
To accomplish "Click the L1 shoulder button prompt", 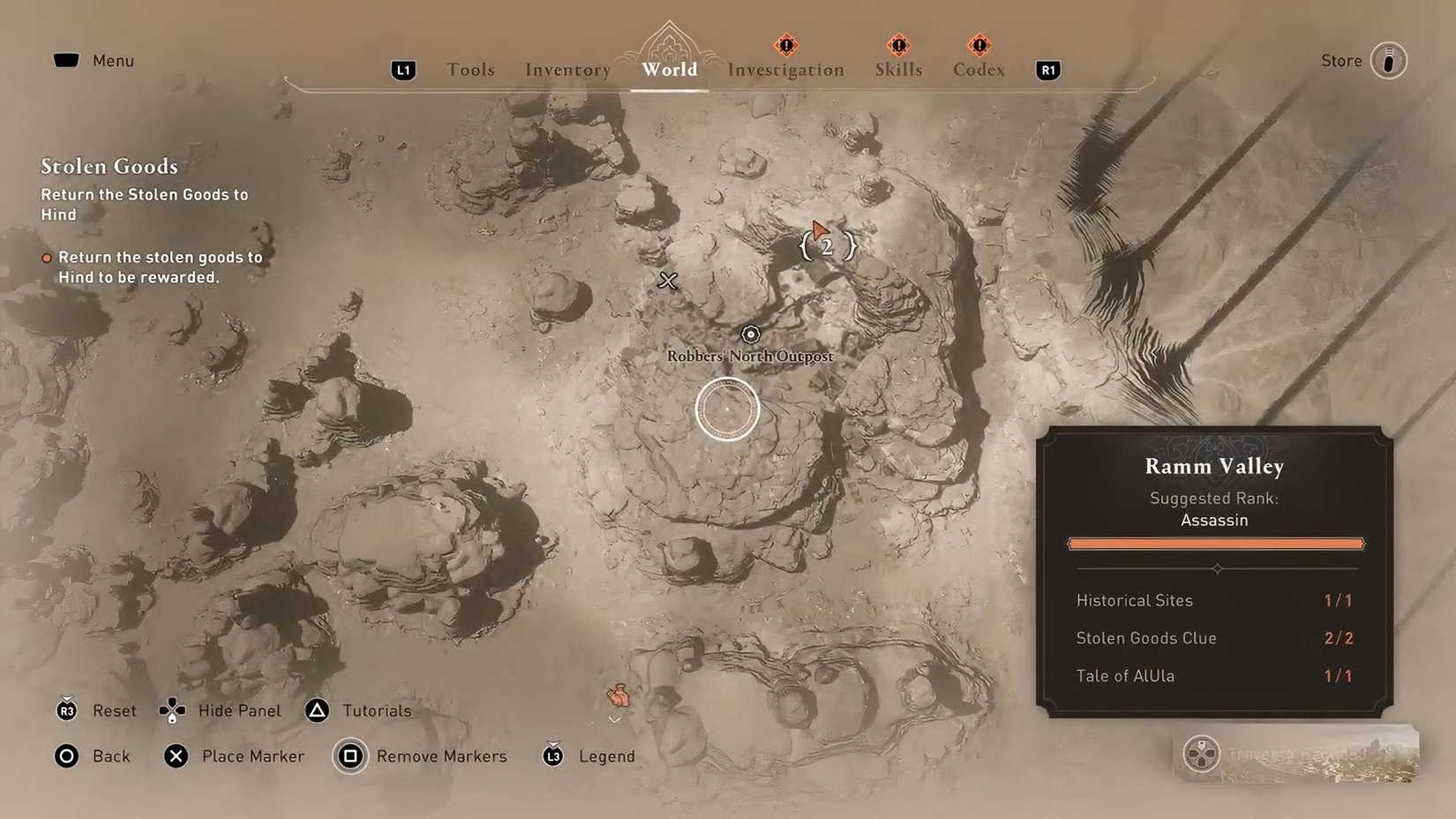I will (403, 70).
